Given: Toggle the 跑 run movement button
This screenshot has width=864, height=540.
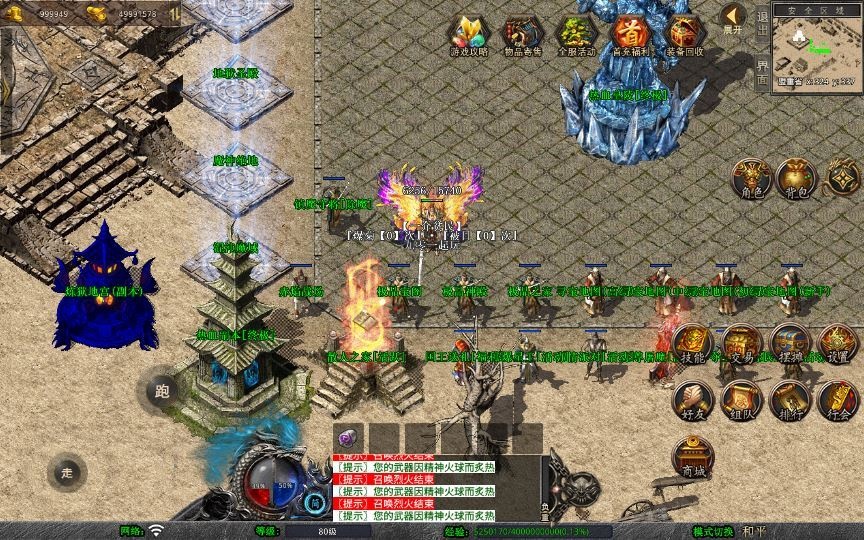Looking at the screenshot, I should coord(163,392).
